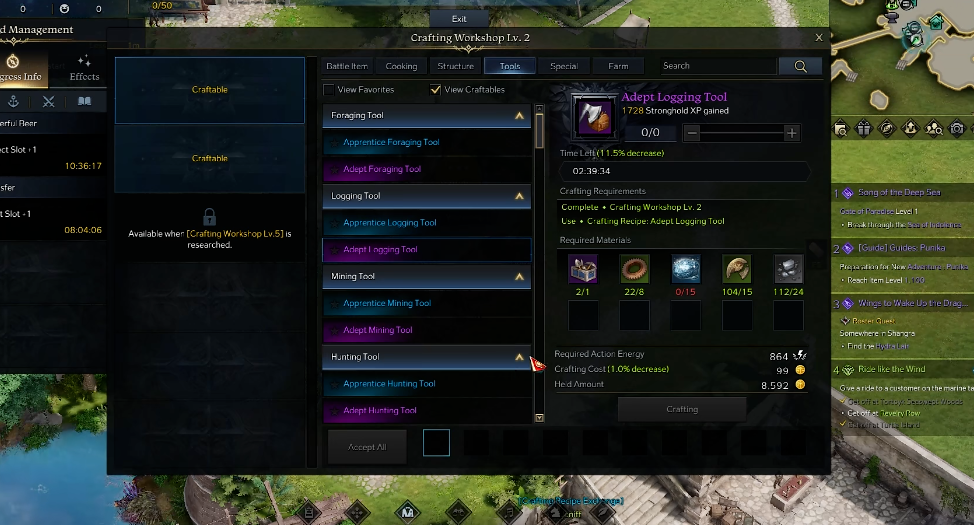The image size is (974, 525).
Task: Choose the Adept Foraging Tool recipe
Action: [382, 169]
